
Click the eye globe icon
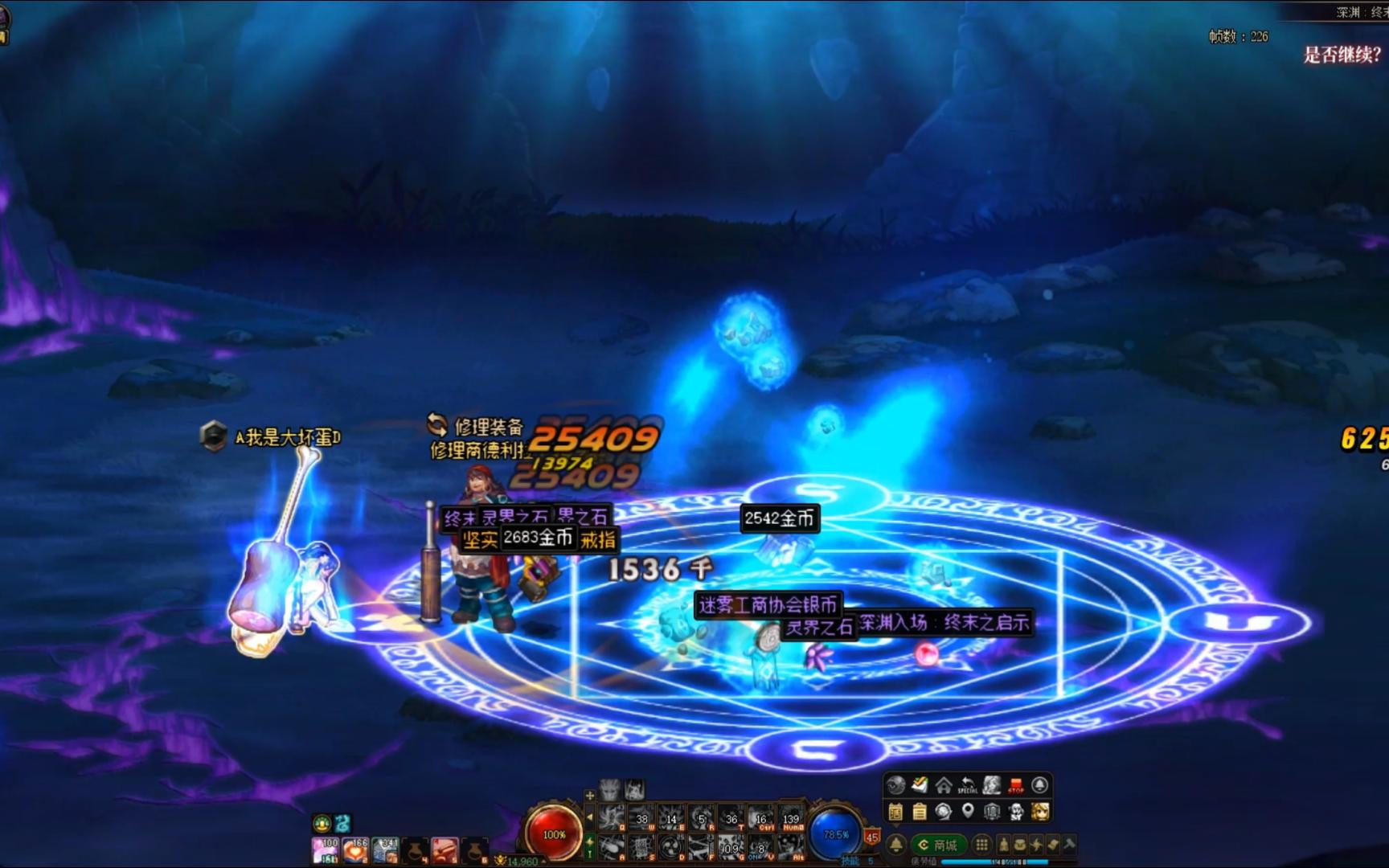coord(895,785)
